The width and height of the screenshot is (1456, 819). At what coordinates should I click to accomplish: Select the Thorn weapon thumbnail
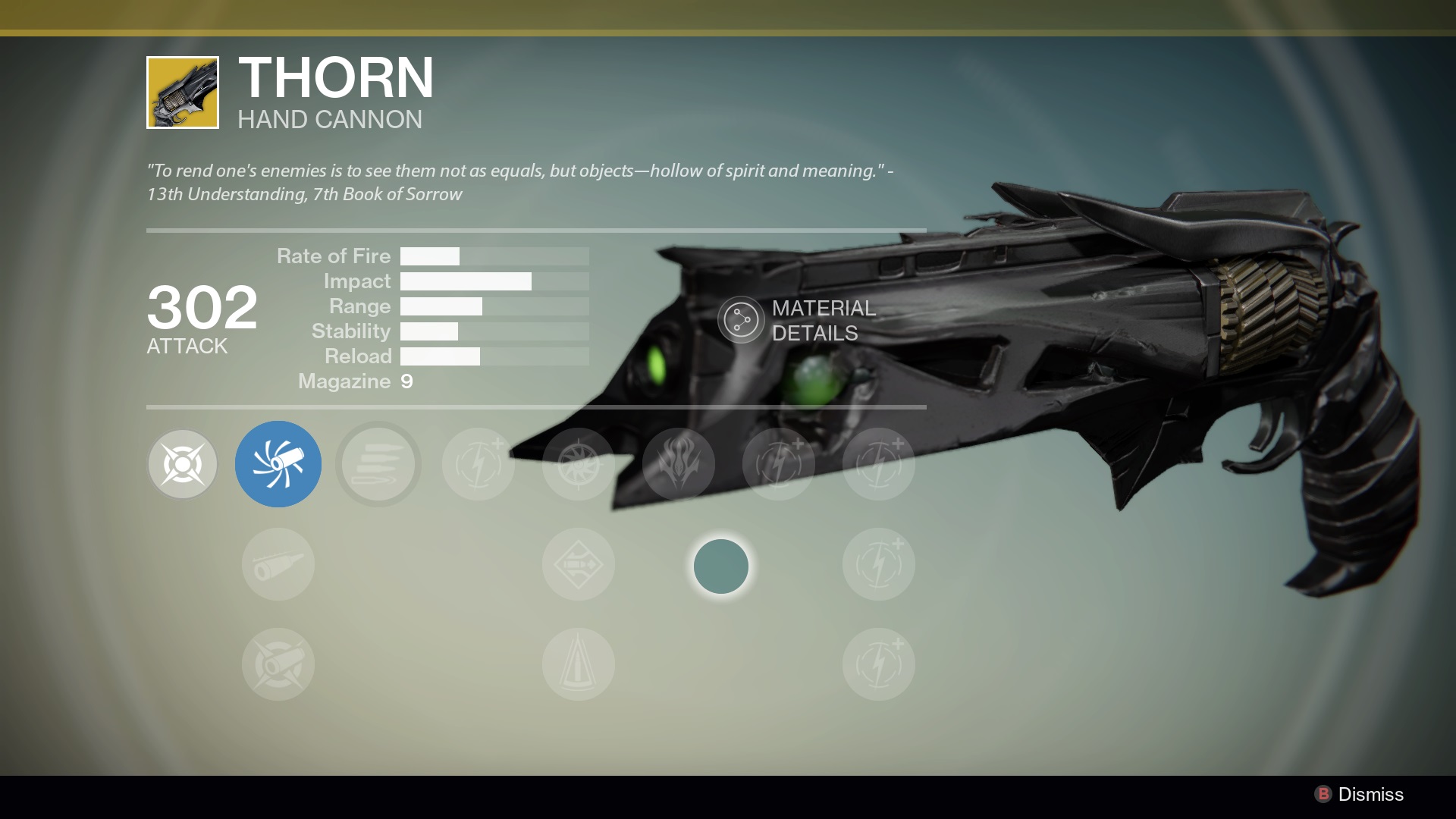(x=183, y=93)
